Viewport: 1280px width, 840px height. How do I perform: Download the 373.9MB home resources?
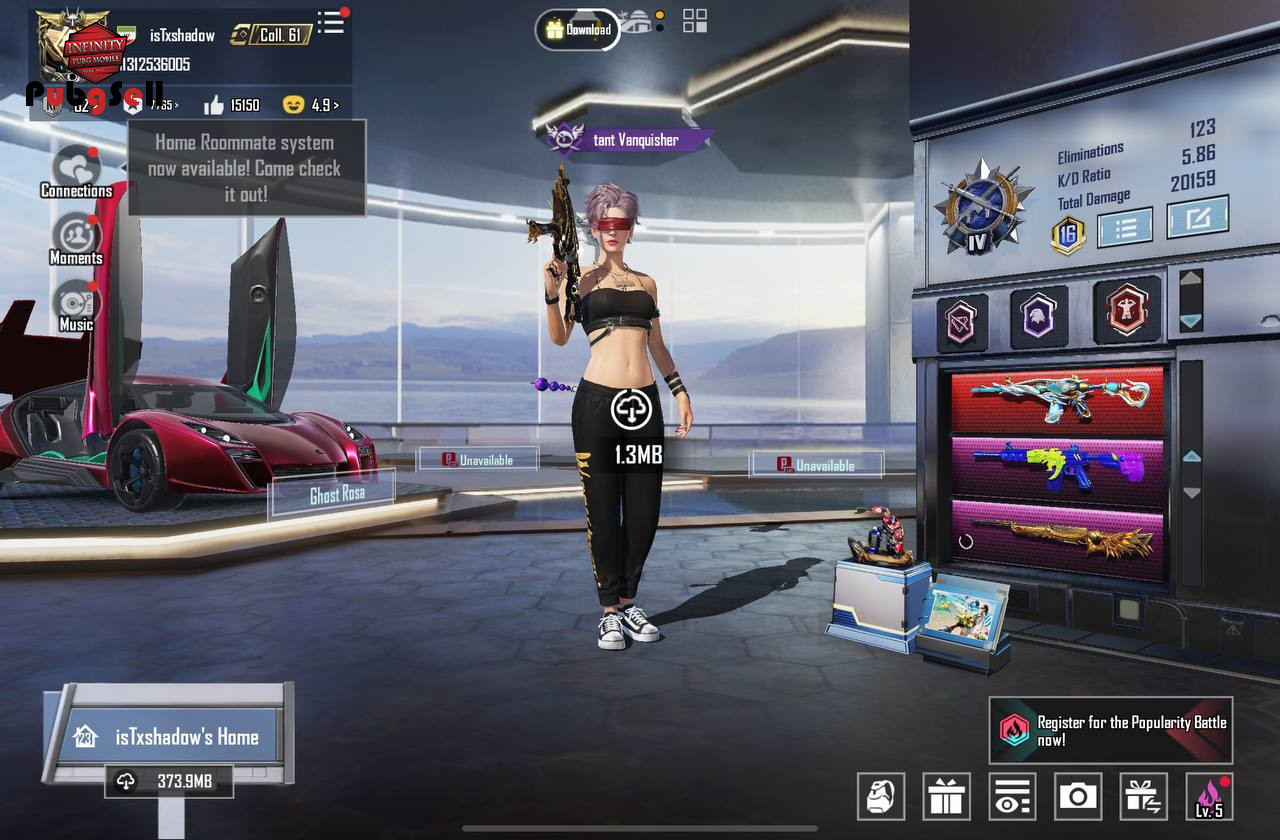[x=168, y=782]
